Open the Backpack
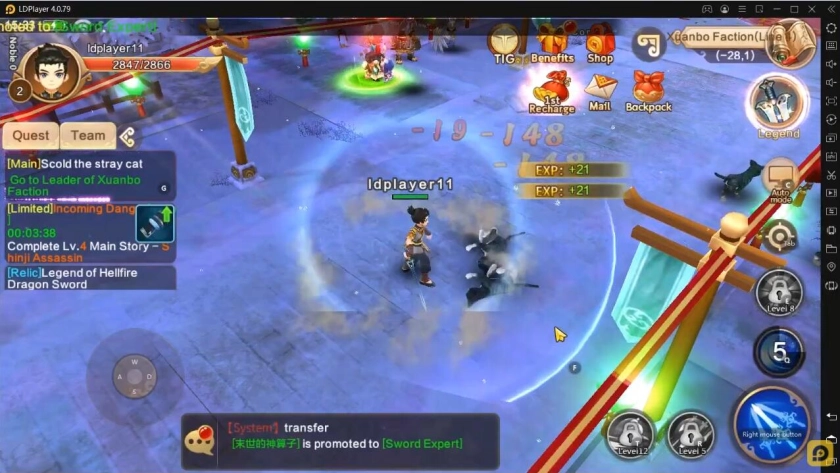This screenshot has width=840, height=473. [649, 91]
